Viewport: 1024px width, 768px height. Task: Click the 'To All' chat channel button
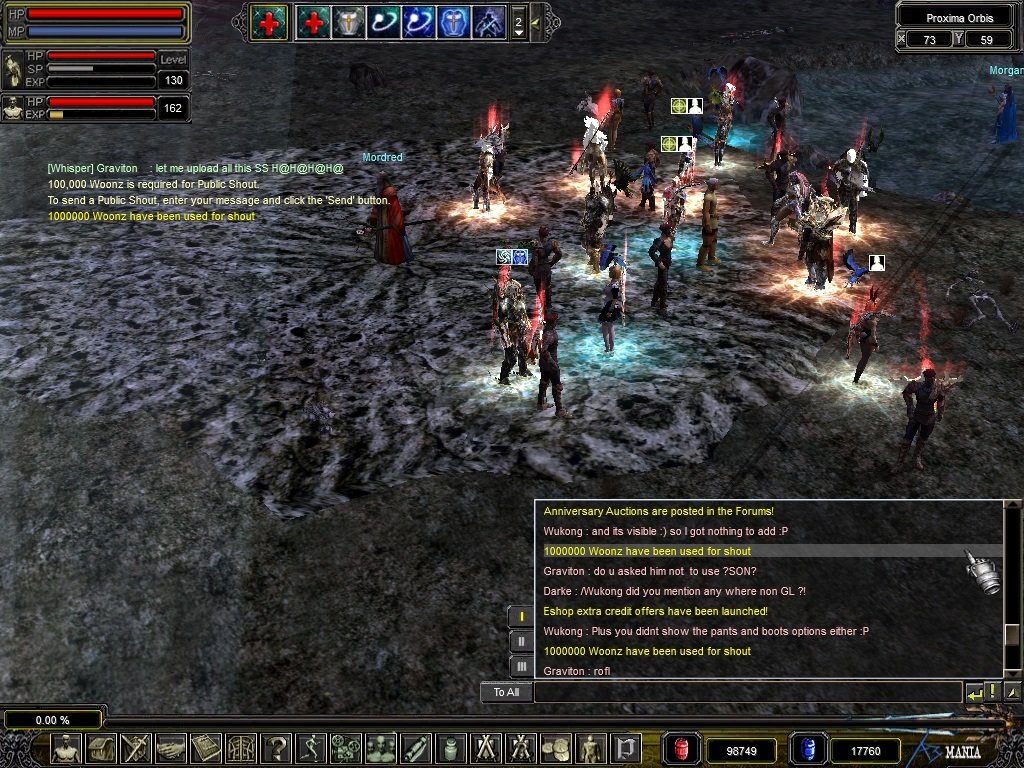pos(506,692)
